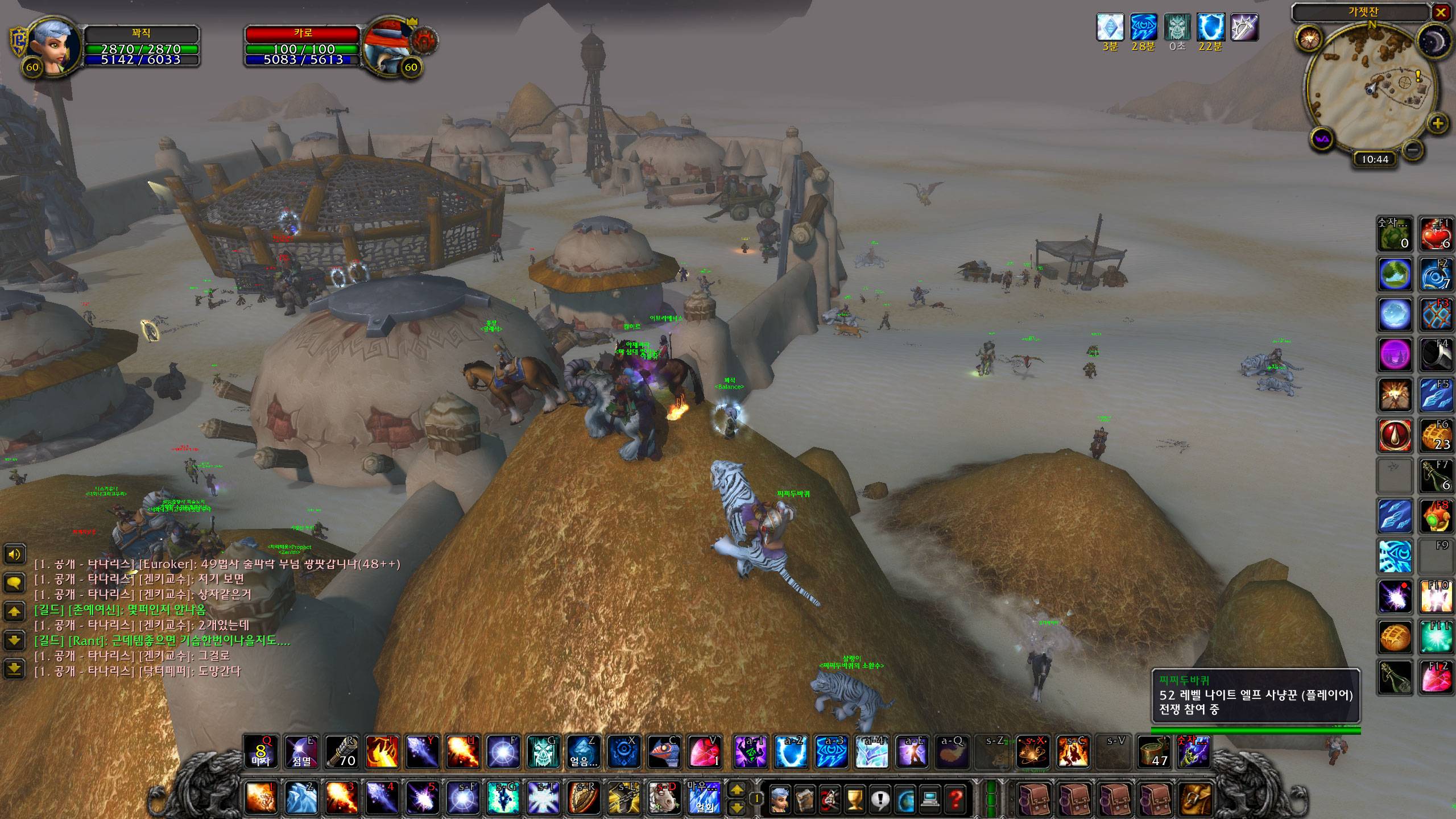The image size is (1456, 819).
Task: Open the WeakAuras minimap button
Action: pos(1321,139)
